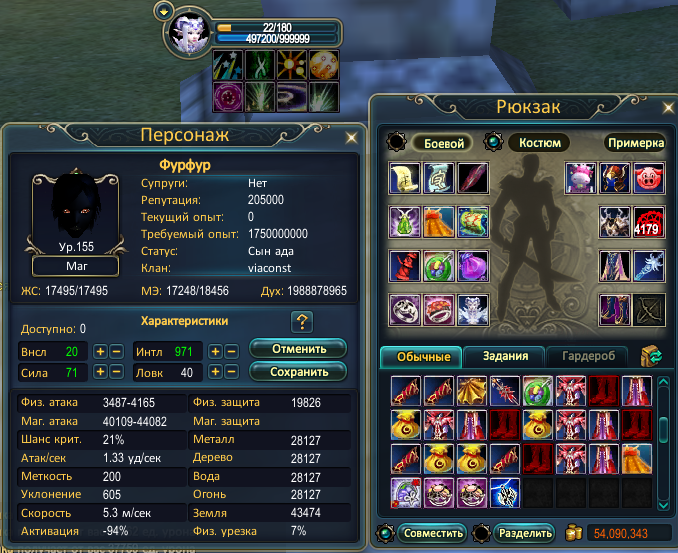This screenshot has height=553, width=678.
Task: Add a point to Сила
Action: (x=100, y=373)
